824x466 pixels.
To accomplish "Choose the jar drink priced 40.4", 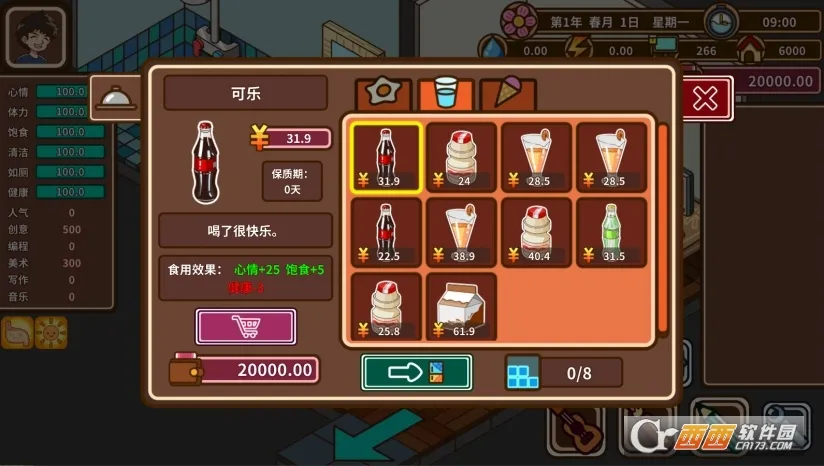I will point(536,232).
